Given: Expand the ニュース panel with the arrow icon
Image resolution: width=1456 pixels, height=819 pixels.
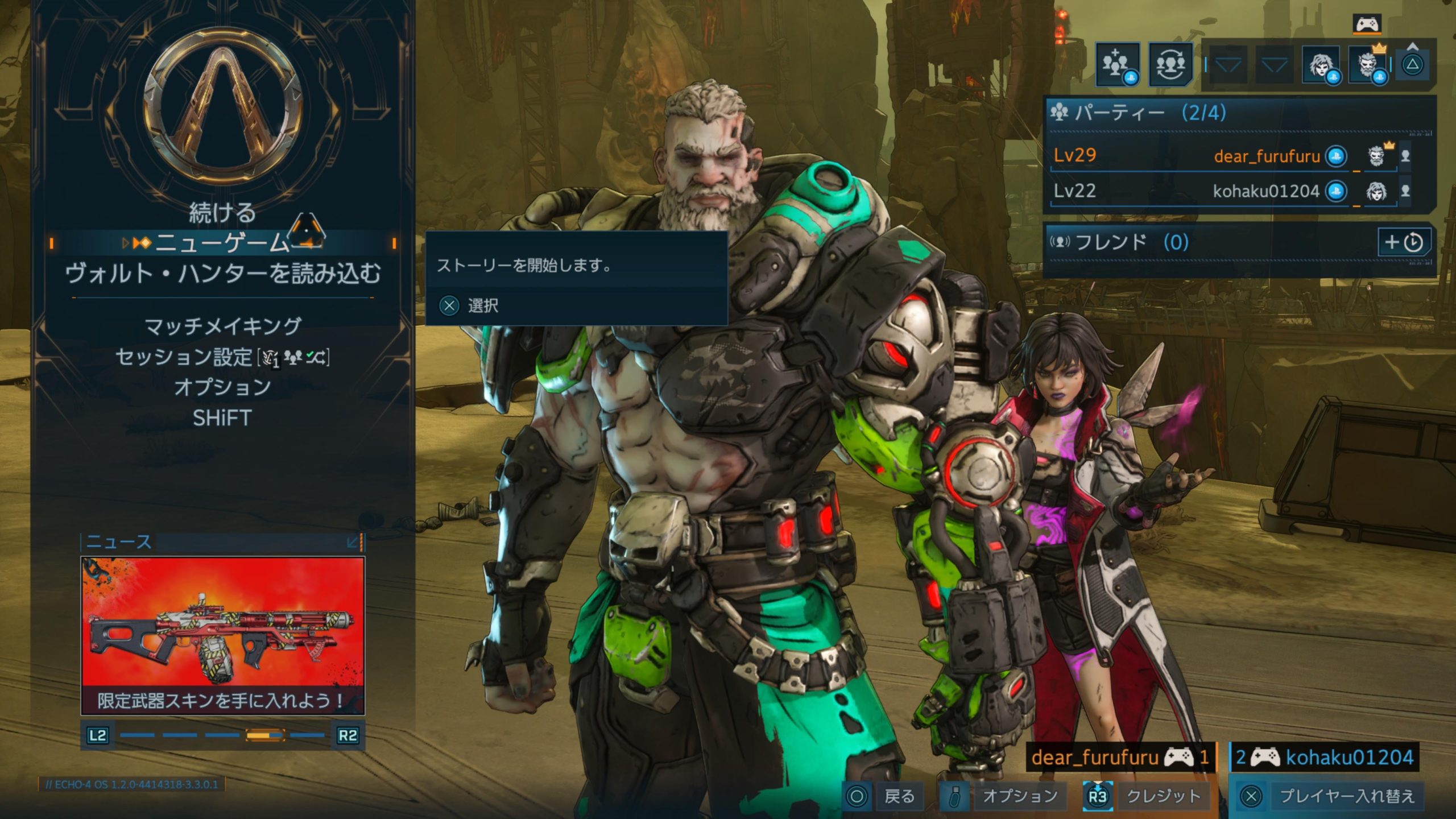Looking at the screenshot, I should click(x=354, y=542).
